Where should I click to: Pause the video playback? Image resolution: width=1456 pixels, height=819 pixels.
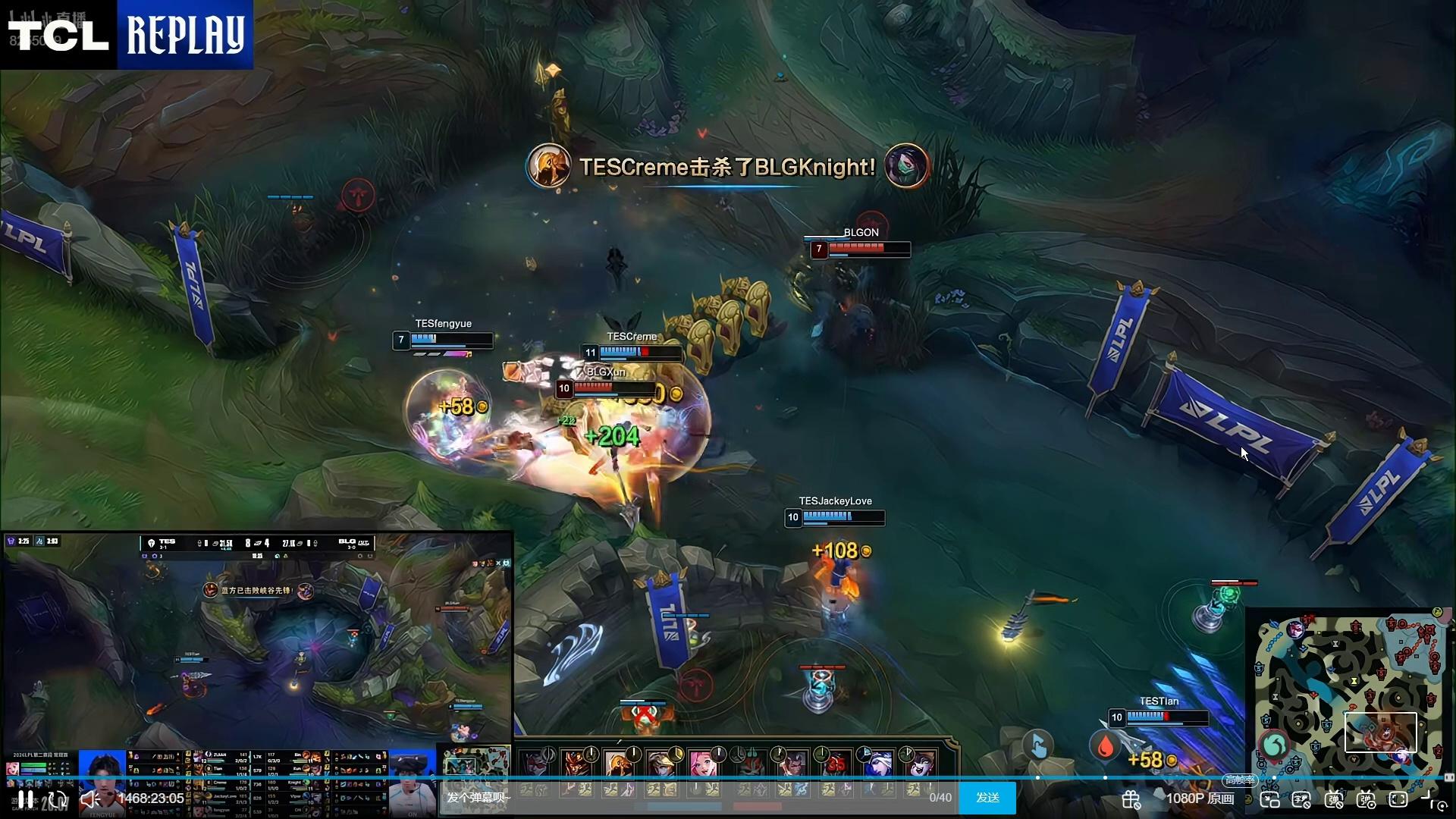25,799
